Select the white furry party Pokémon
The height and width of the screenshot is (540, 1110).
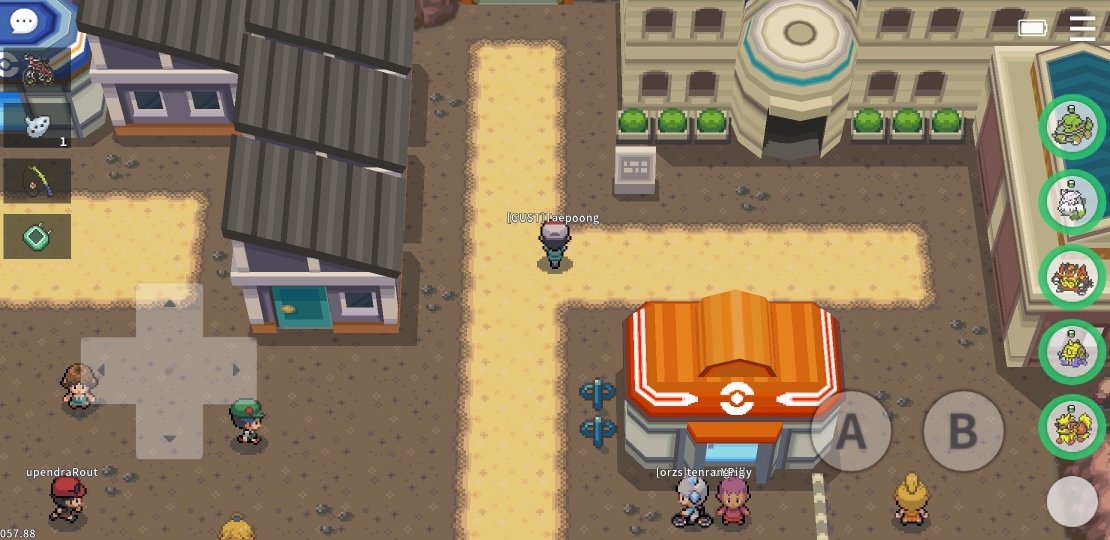pos(1072,202)
